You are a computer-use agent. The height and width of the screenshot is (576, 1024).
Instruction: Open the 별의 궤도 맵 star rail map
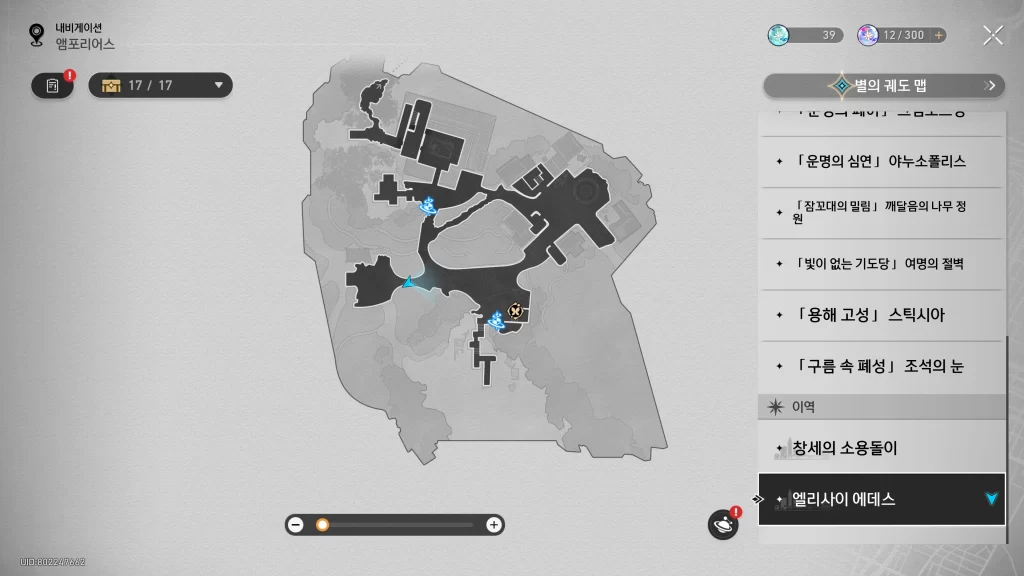tap(884, 86)
